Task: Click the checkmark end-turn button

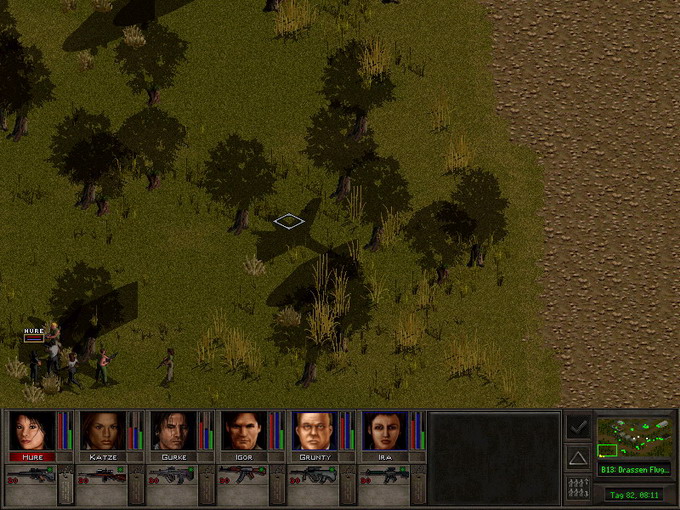Action: (578, 427)
